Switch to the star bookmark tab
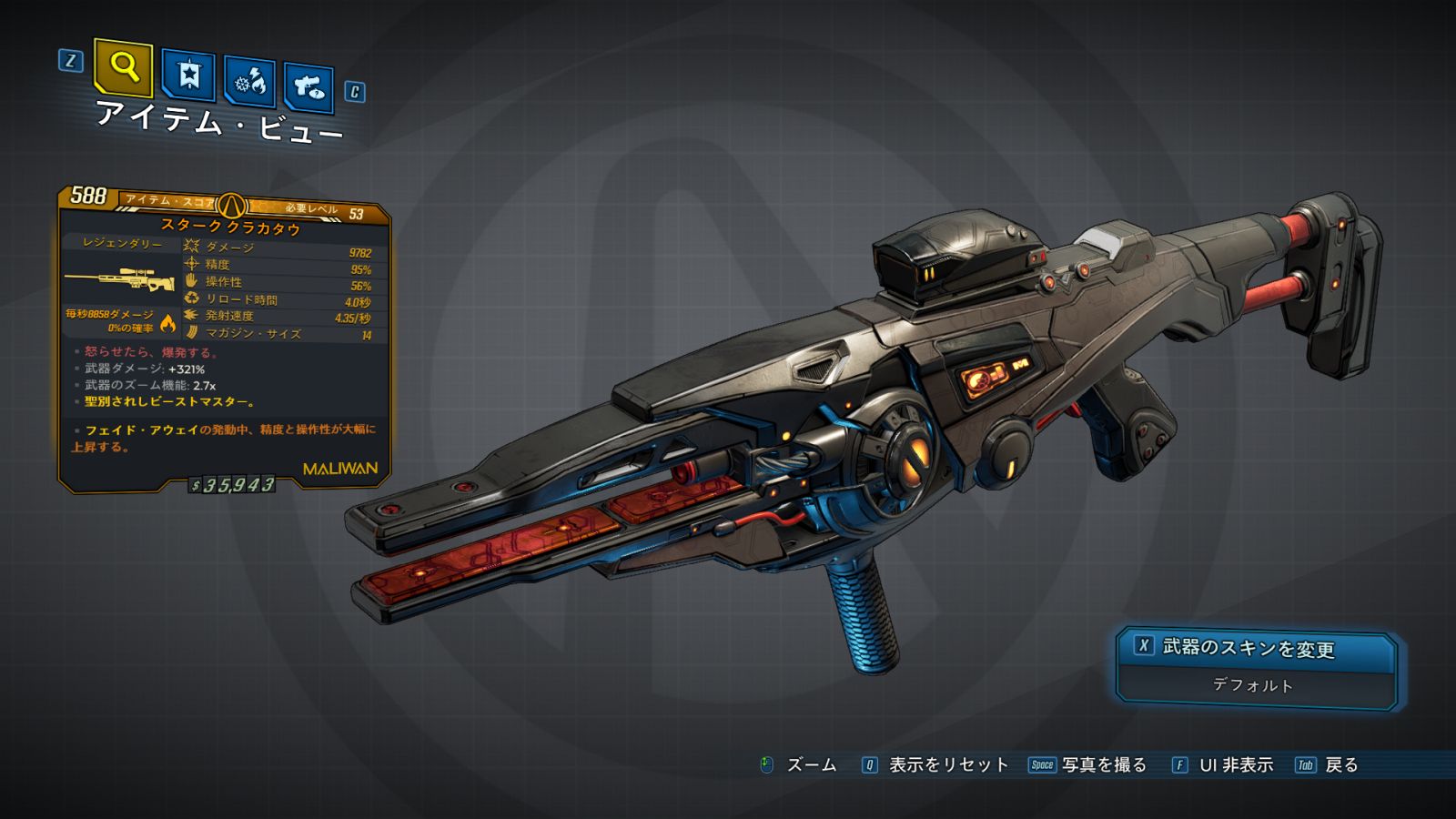This screenshot has height=819, width=1456. pyautogui.click(x=188, y=75)
